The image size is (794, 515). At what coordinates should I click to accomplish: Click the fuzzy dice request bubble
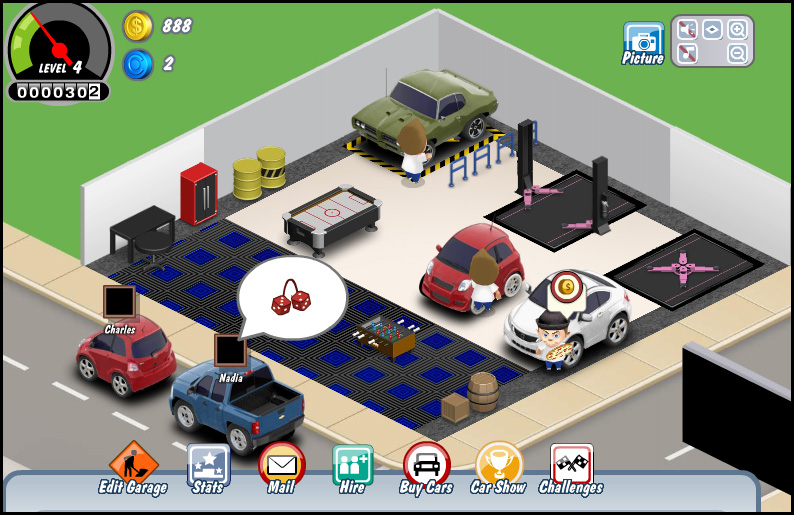tap(291, 297)
